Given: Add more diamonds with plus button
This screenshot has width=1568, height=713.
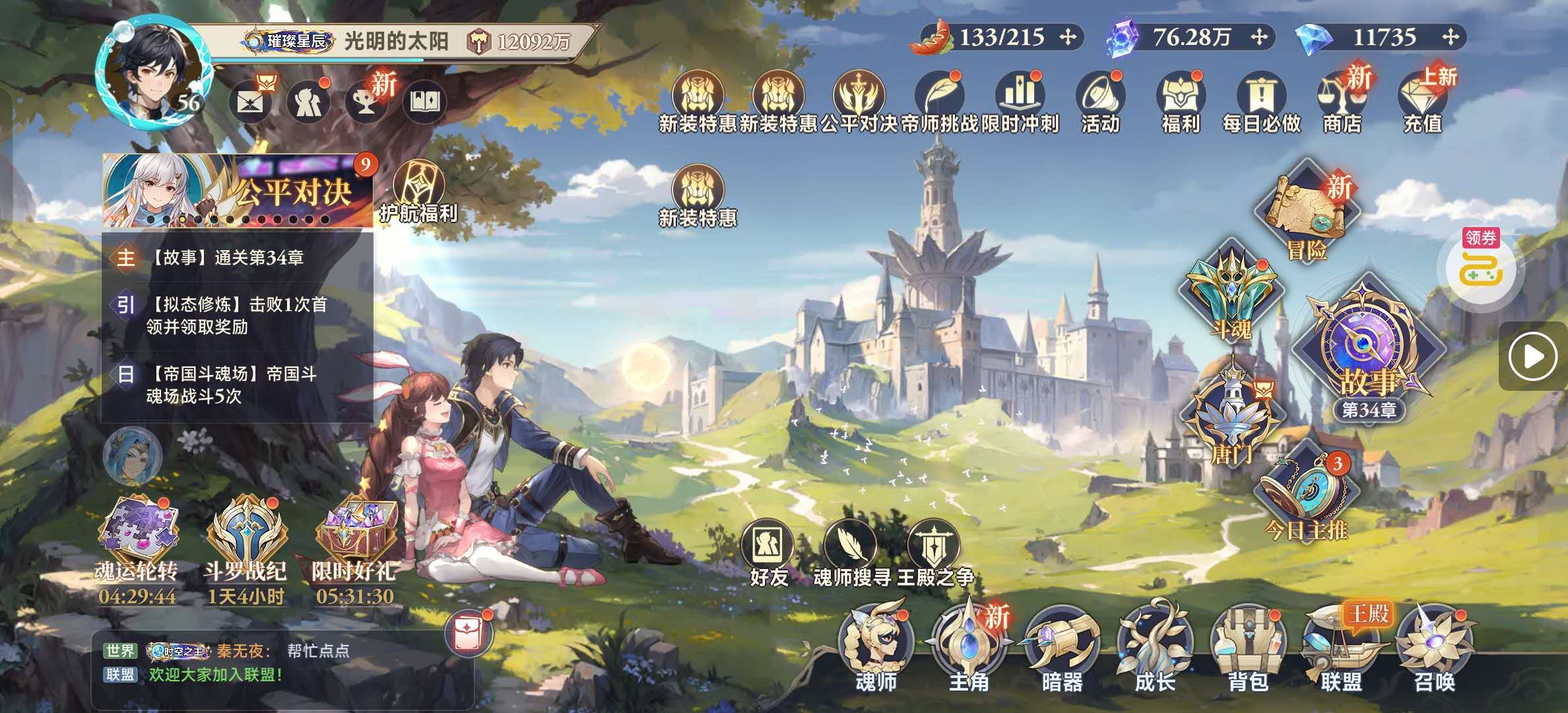Looking at the screenshot, I should point(1450,37).
